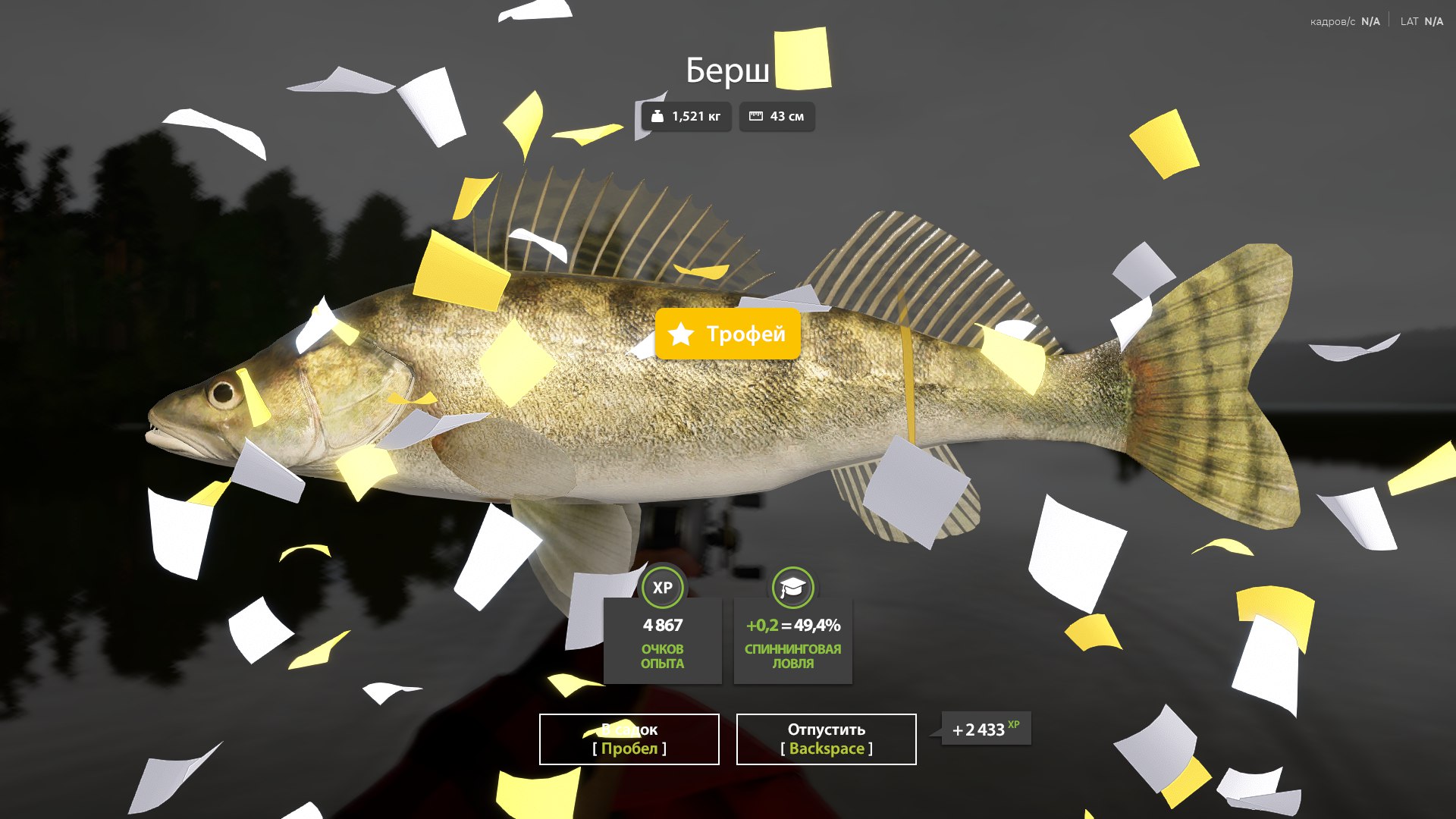Put the fish in the keepnet (В садок)

629,739
